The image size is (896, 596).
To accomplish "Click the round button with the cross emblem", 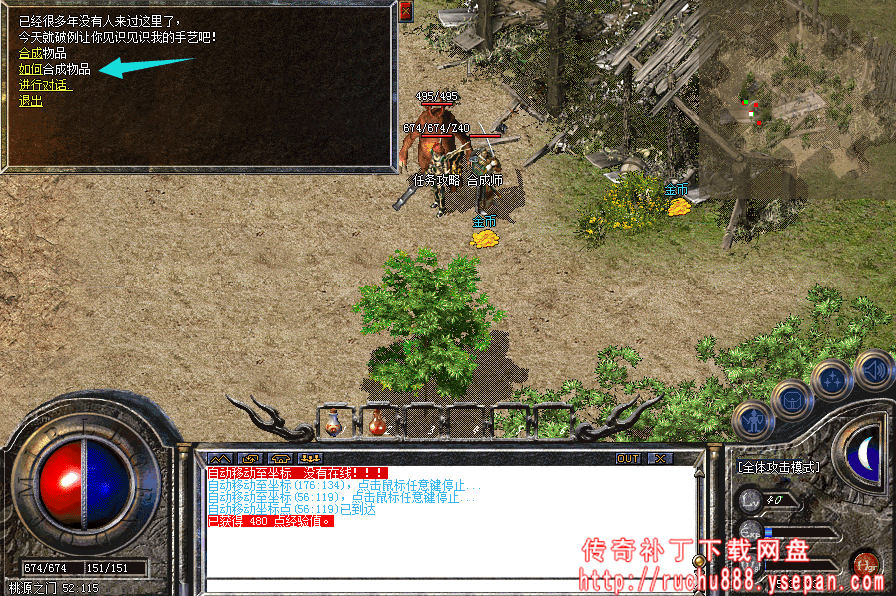I will [x=831, y=380].
